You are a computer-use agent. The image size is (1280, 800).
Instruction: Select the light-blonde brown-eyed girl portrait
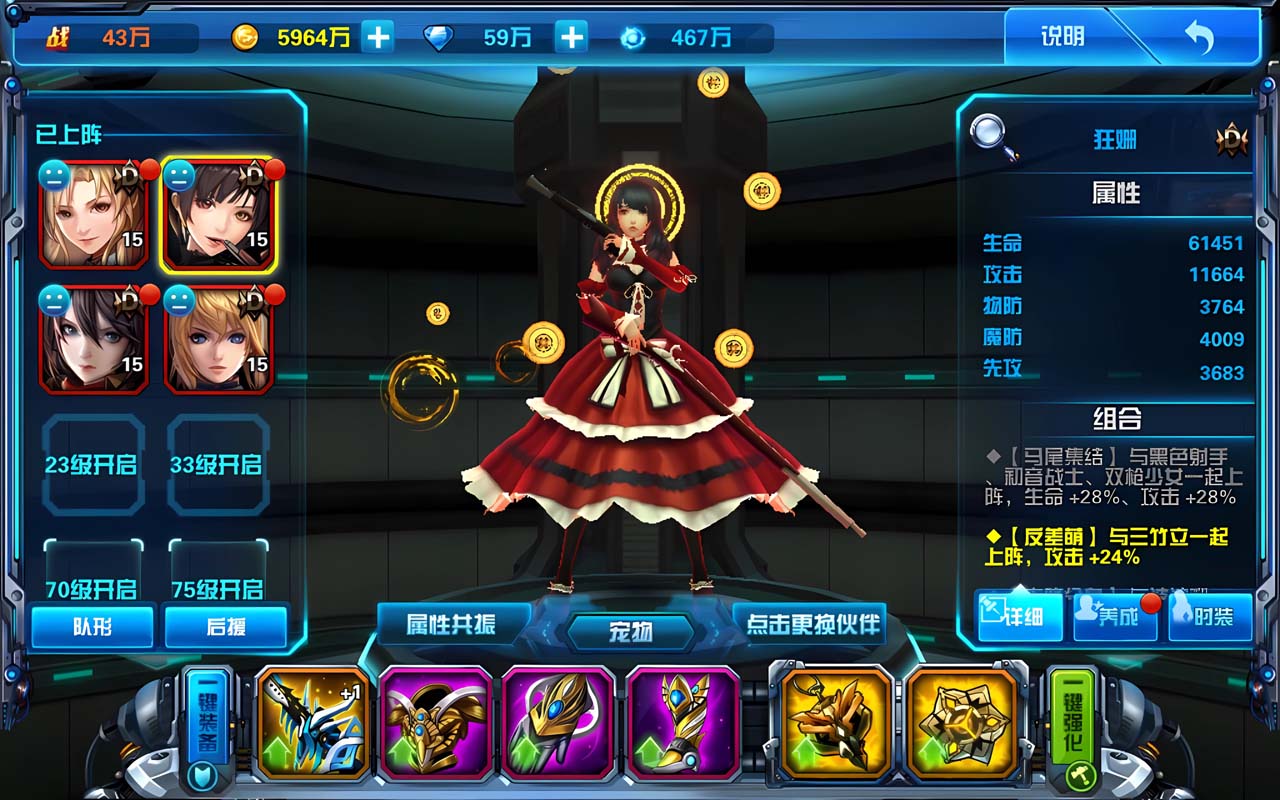click(x=94, y=213)
